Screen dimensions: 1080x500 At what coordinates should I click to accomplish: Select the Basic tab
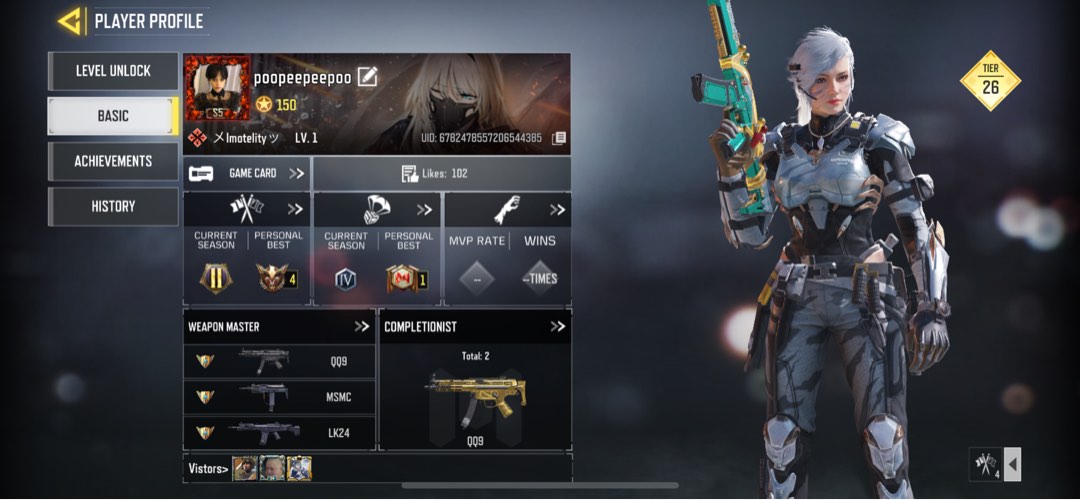tap(113, 116)
